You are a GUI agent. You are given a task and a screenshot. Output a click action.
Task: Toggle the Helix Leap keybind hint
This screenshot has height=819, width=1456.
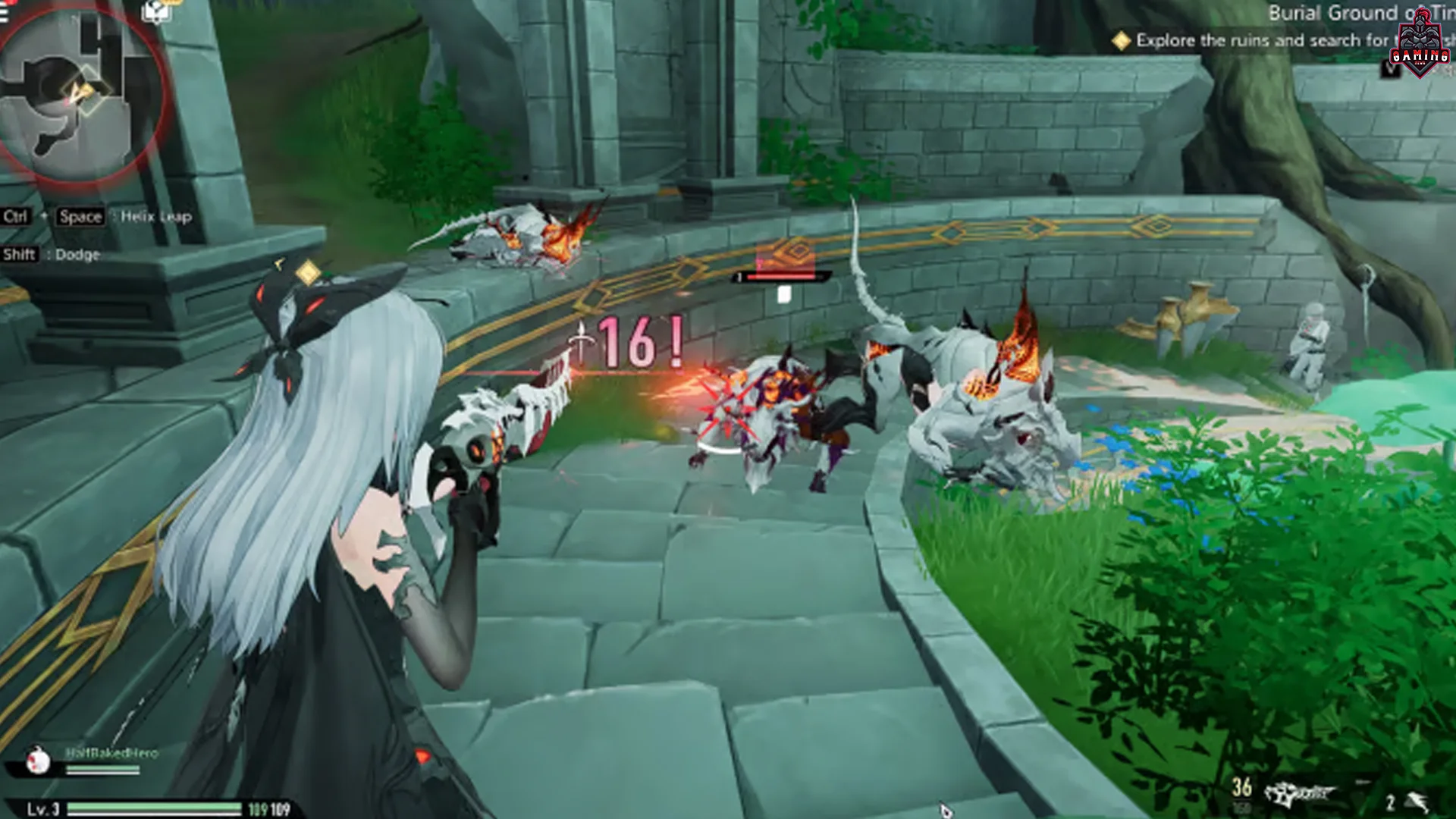coord(99,218)
